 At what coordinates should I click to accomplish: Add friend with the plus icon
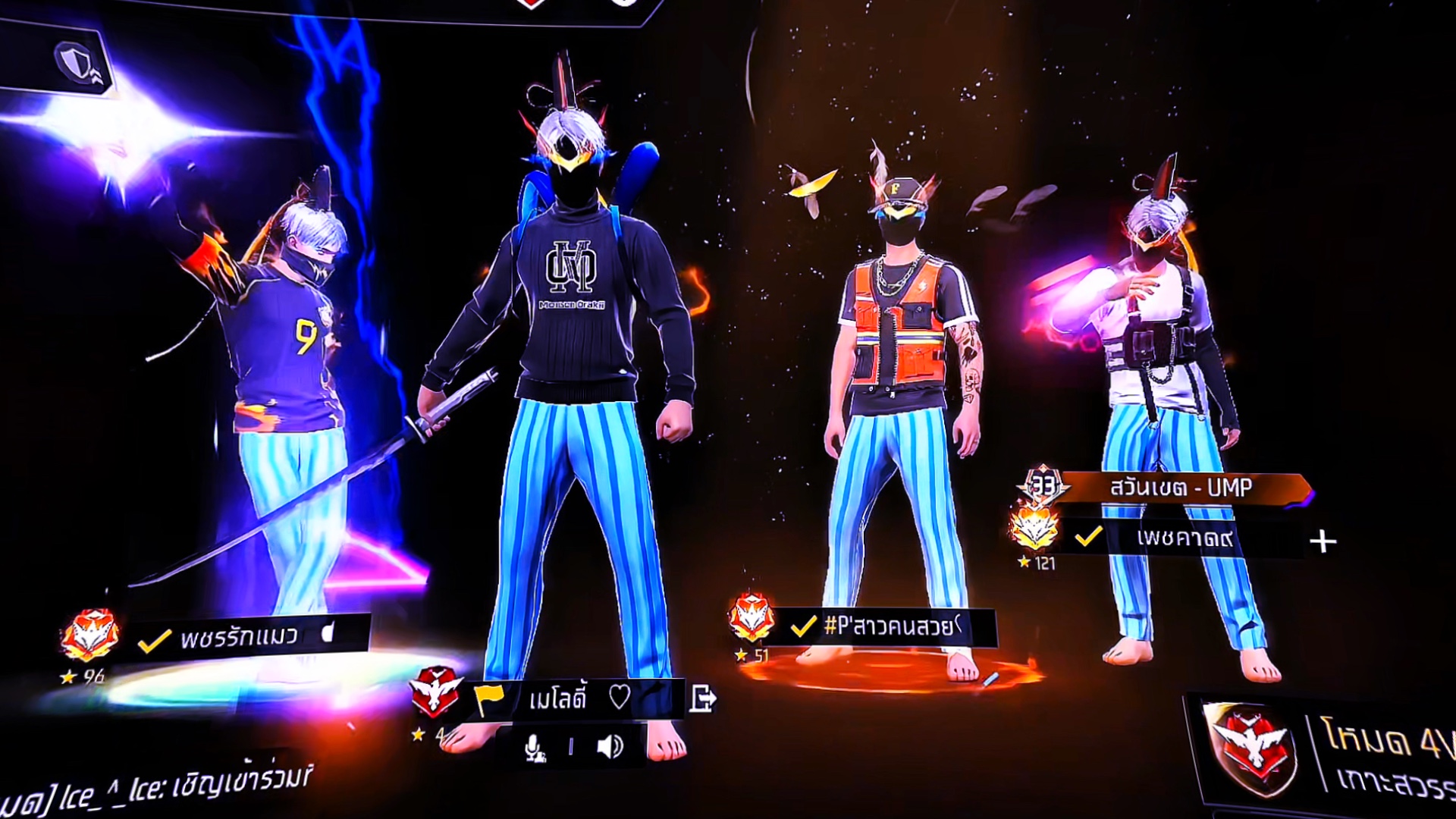[x=1323, y=541]
